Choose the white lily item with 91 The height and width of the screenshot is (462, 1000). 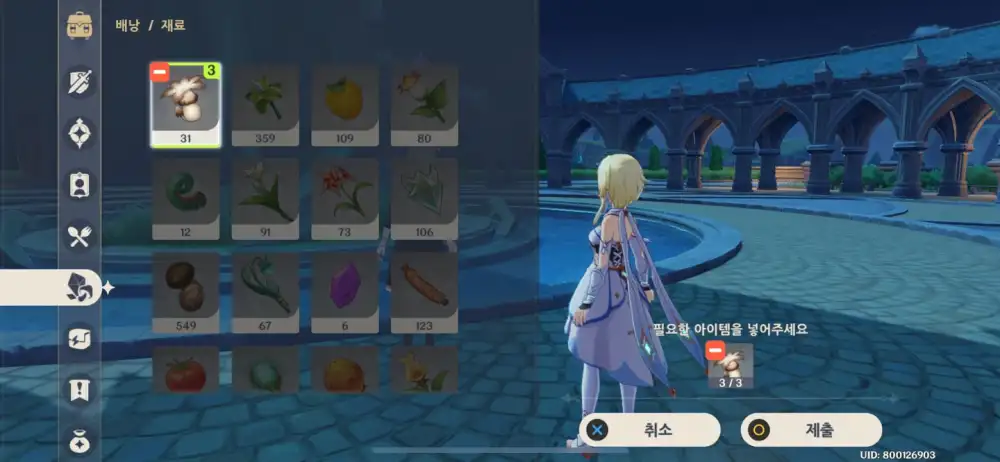(265, 199)
